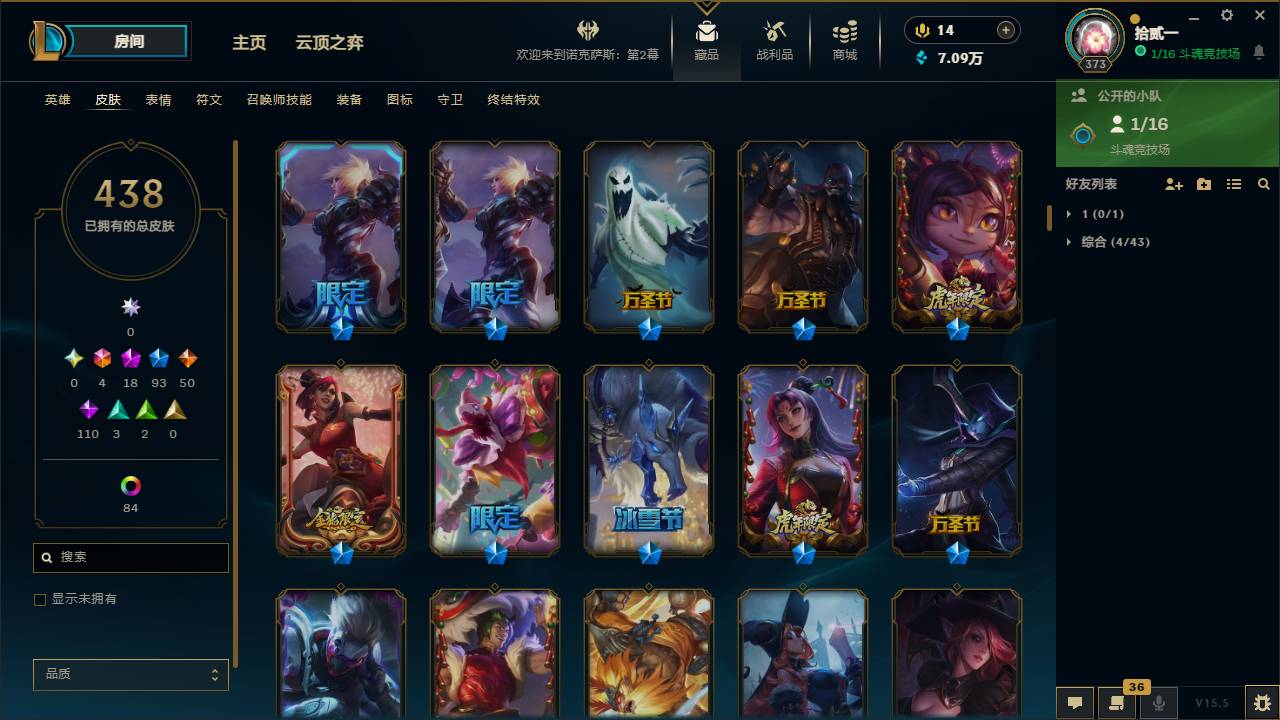Enable the 显示未拥有 checkbox
Screen dimensions: 1280x720
click(40, 599)
